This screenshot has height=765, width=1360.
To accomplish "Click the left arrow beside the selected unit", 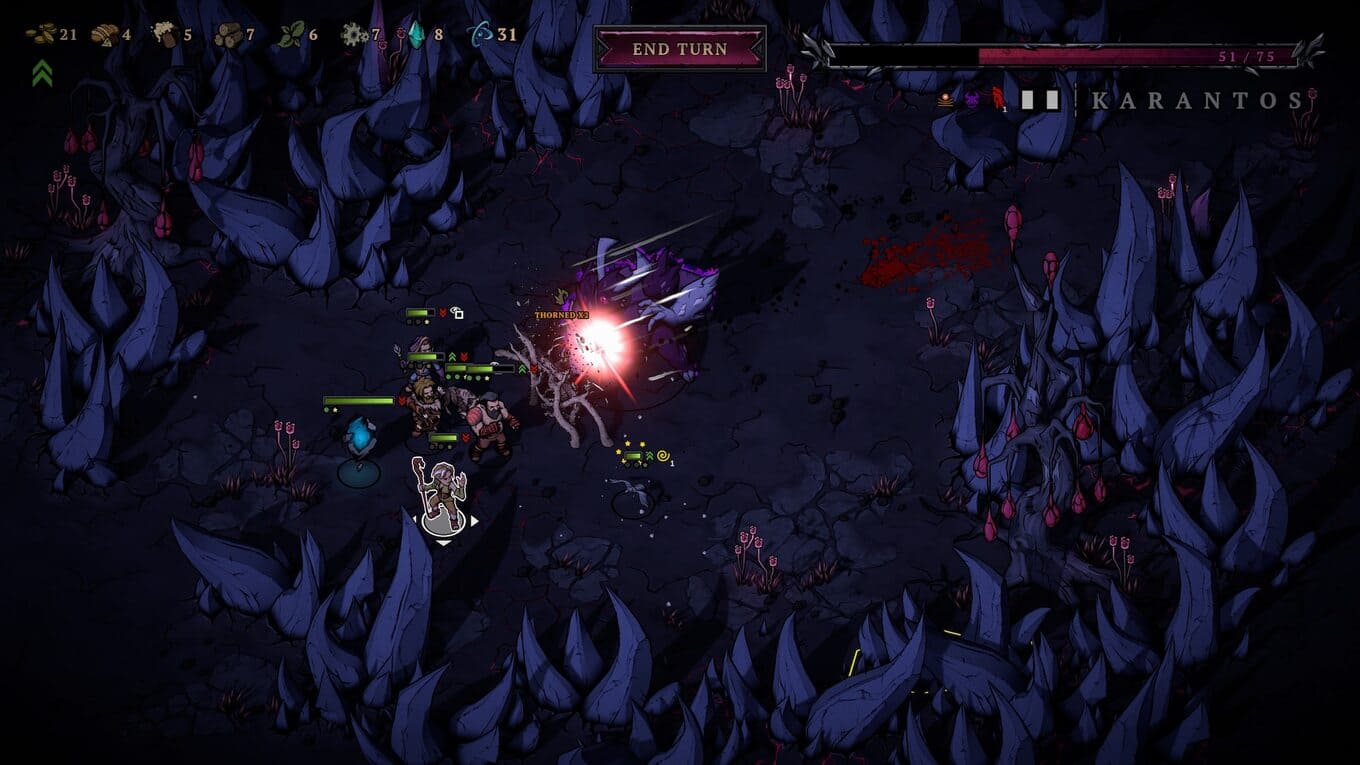I will click(413, 521).
